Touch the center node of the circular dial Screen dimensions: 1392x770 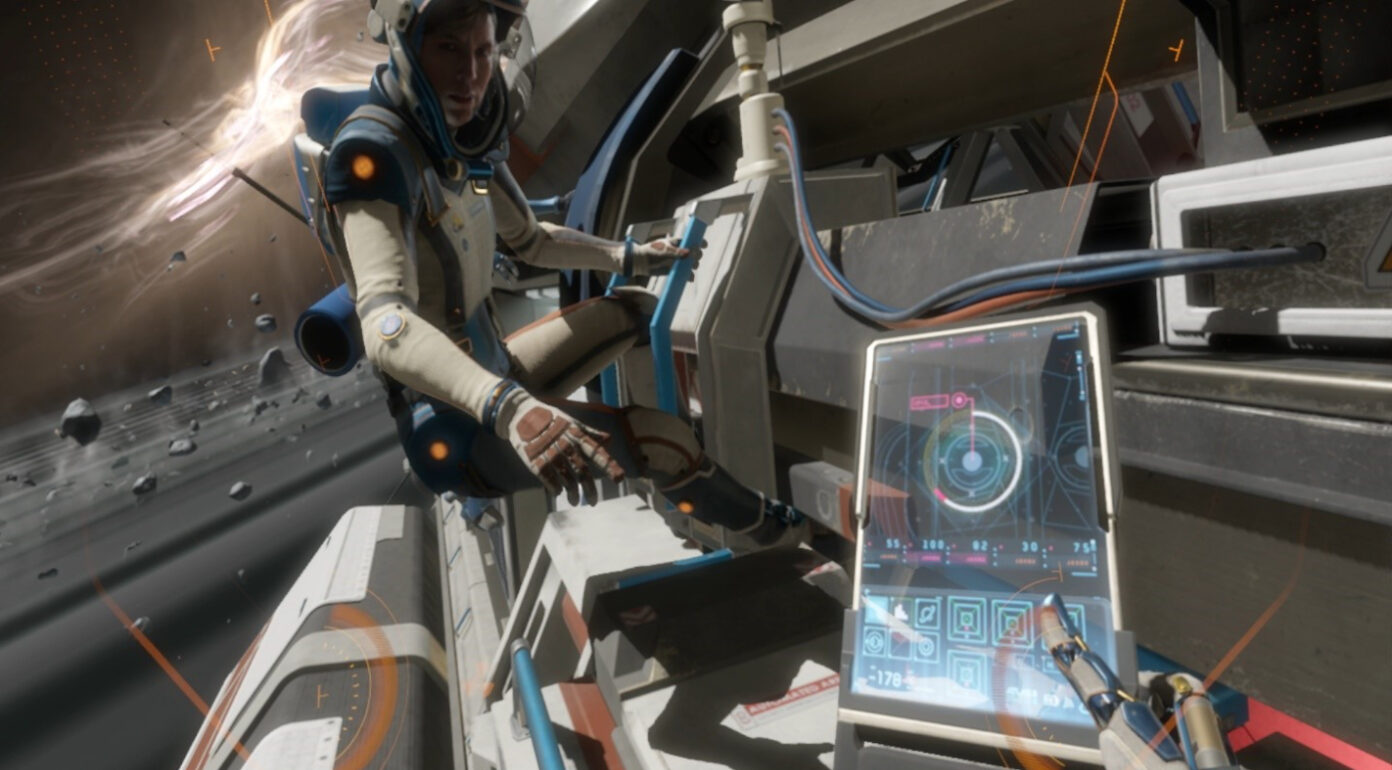970,461
